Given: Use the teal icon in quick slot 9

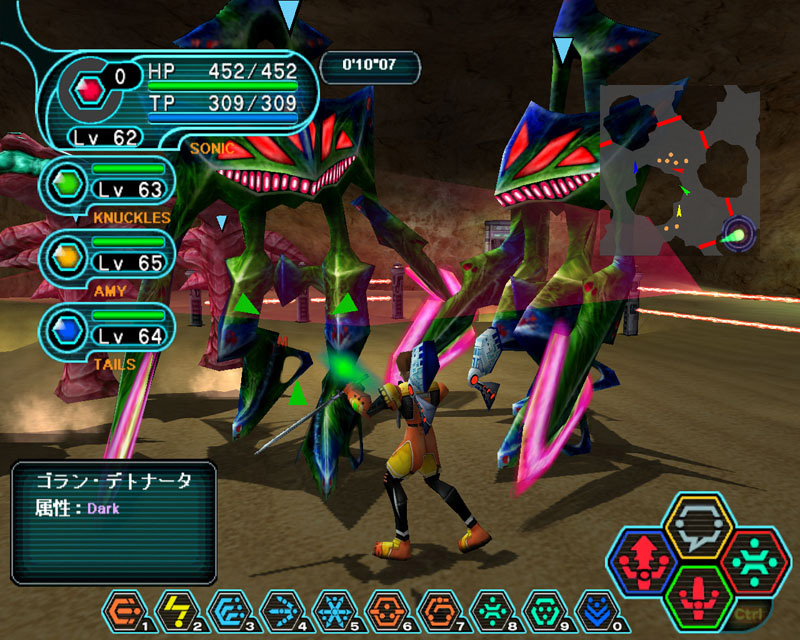Looking at the screenshot, I should pyautogui.click(x=542, y=608).
